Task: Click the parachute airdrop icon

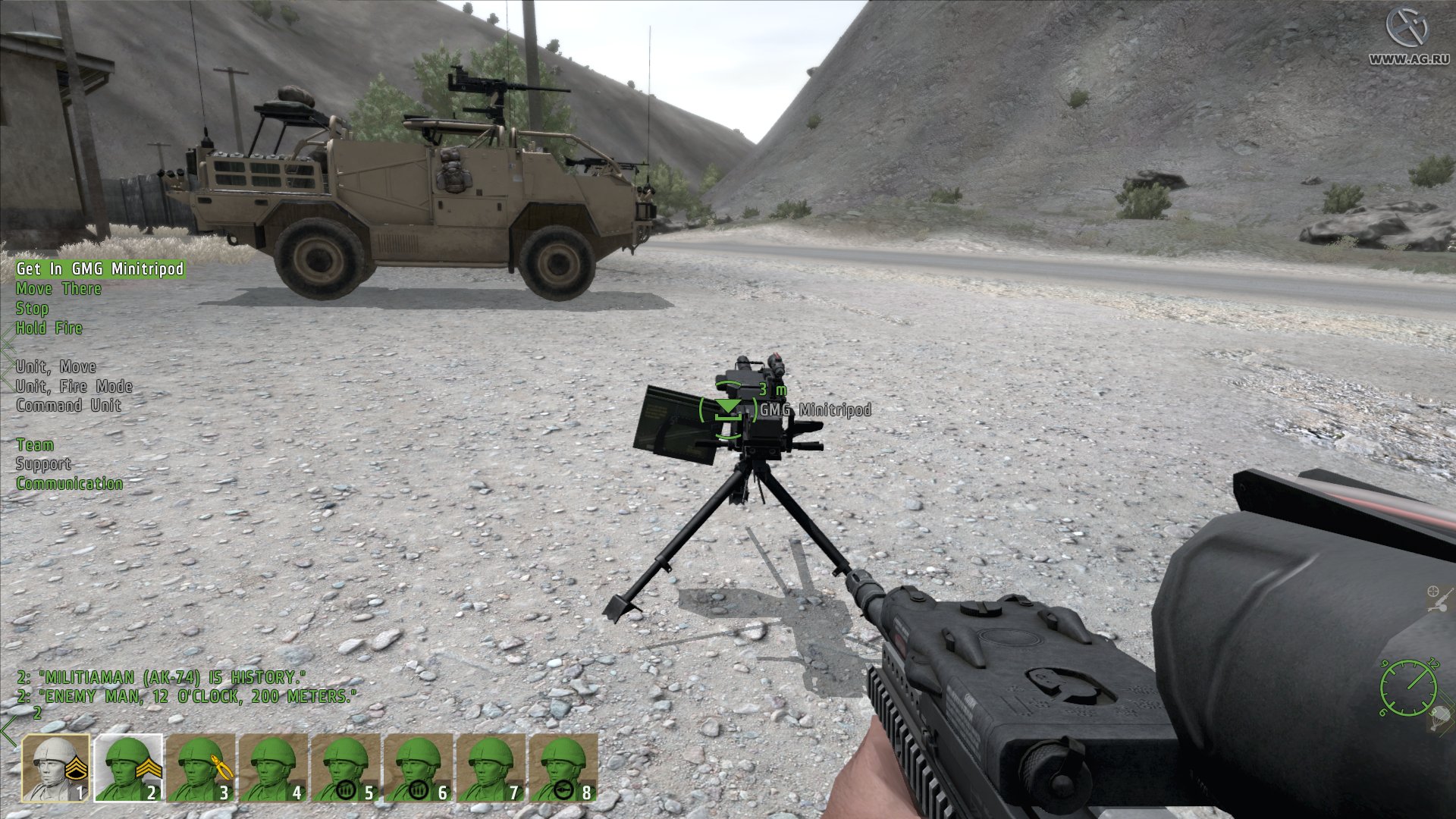Action: [x=1439, y=718]
